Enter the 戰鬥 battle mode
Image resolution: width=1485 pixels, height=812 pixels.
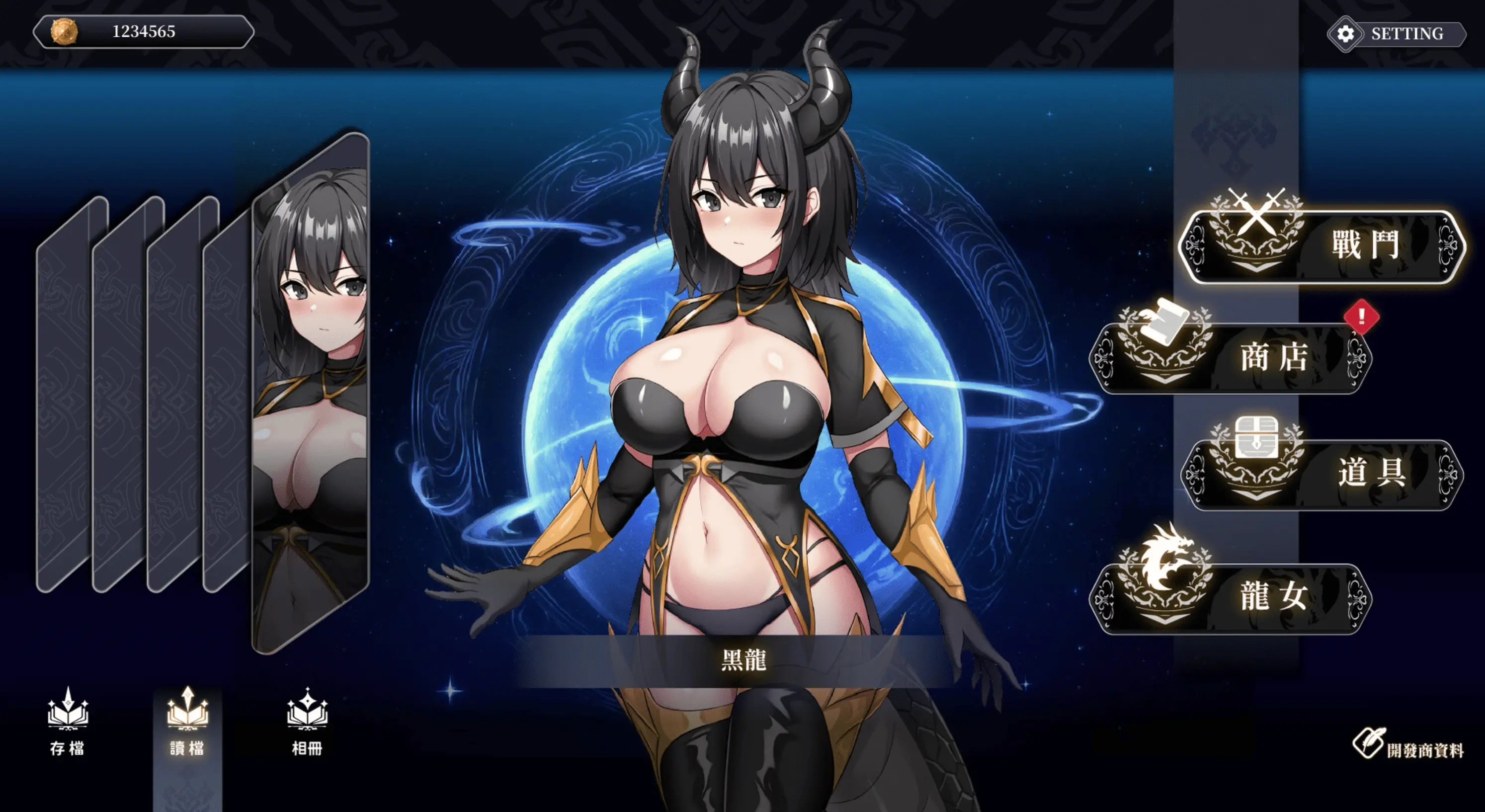point(1321,246)
